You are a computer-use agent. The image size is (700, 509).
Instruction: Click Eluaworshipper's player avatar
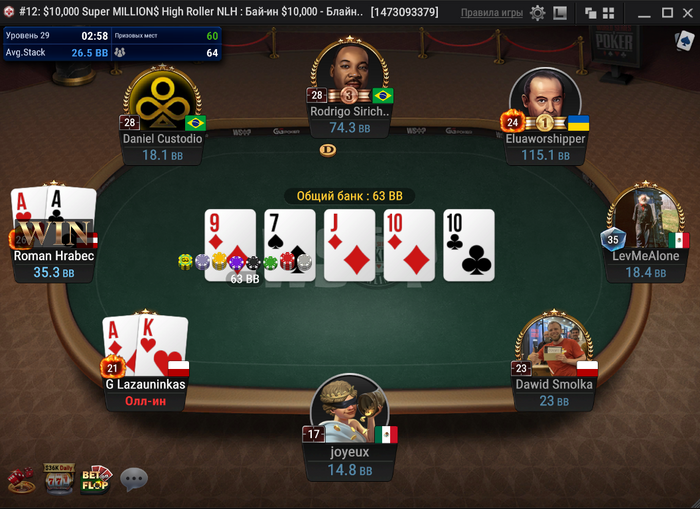(x=544, y=99)
